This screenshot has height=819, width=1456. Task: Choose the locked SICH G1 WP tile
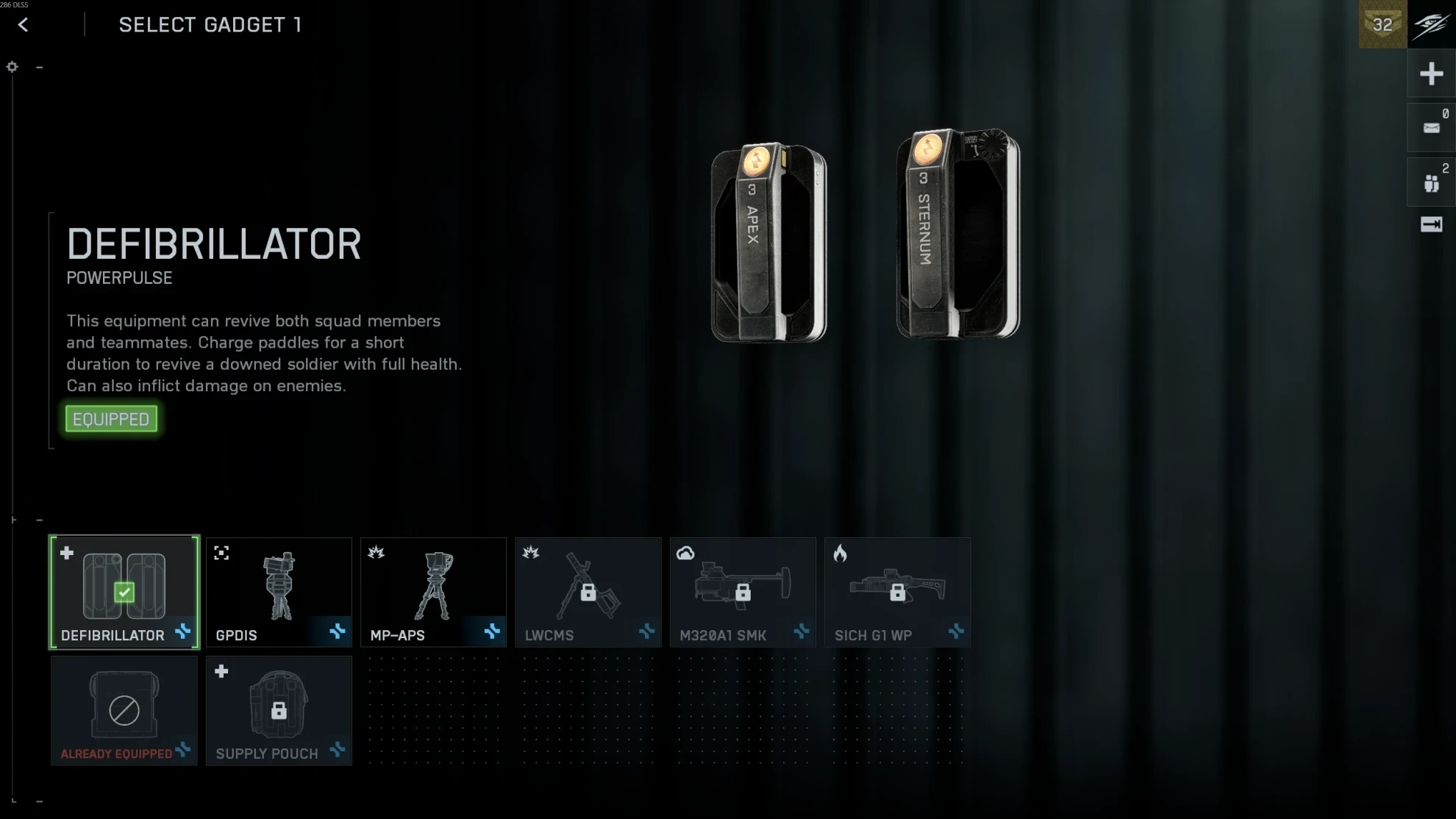point(897,592)
